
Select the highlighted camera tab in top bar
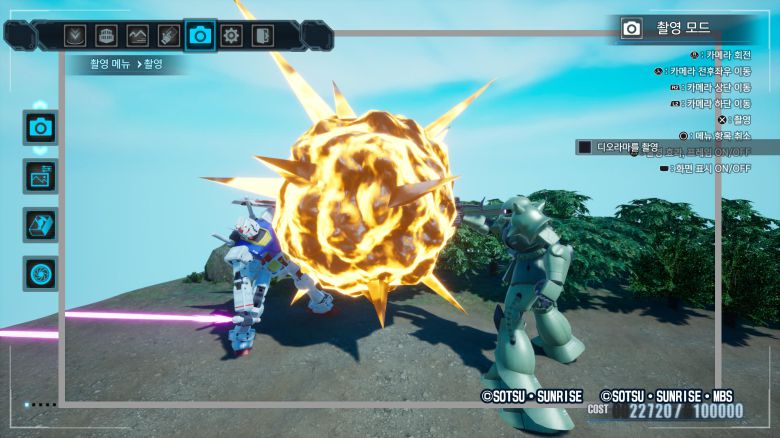pos(201,36)
